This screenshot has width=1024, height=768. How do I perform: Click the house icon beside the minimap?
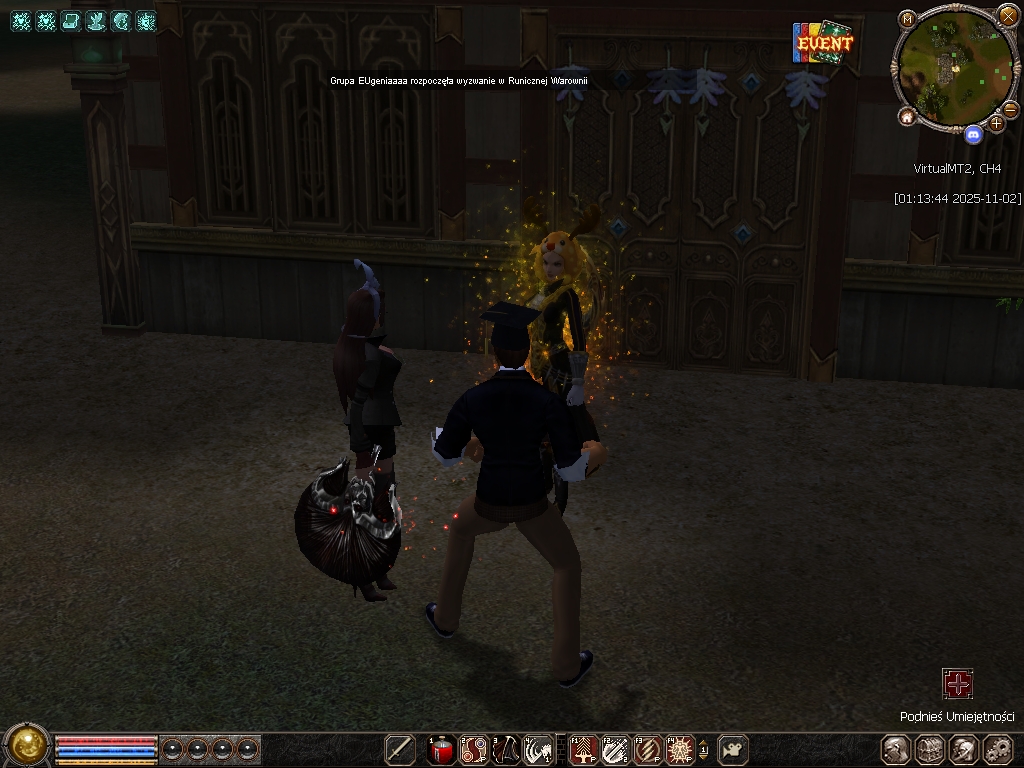[x=907, y=117]
